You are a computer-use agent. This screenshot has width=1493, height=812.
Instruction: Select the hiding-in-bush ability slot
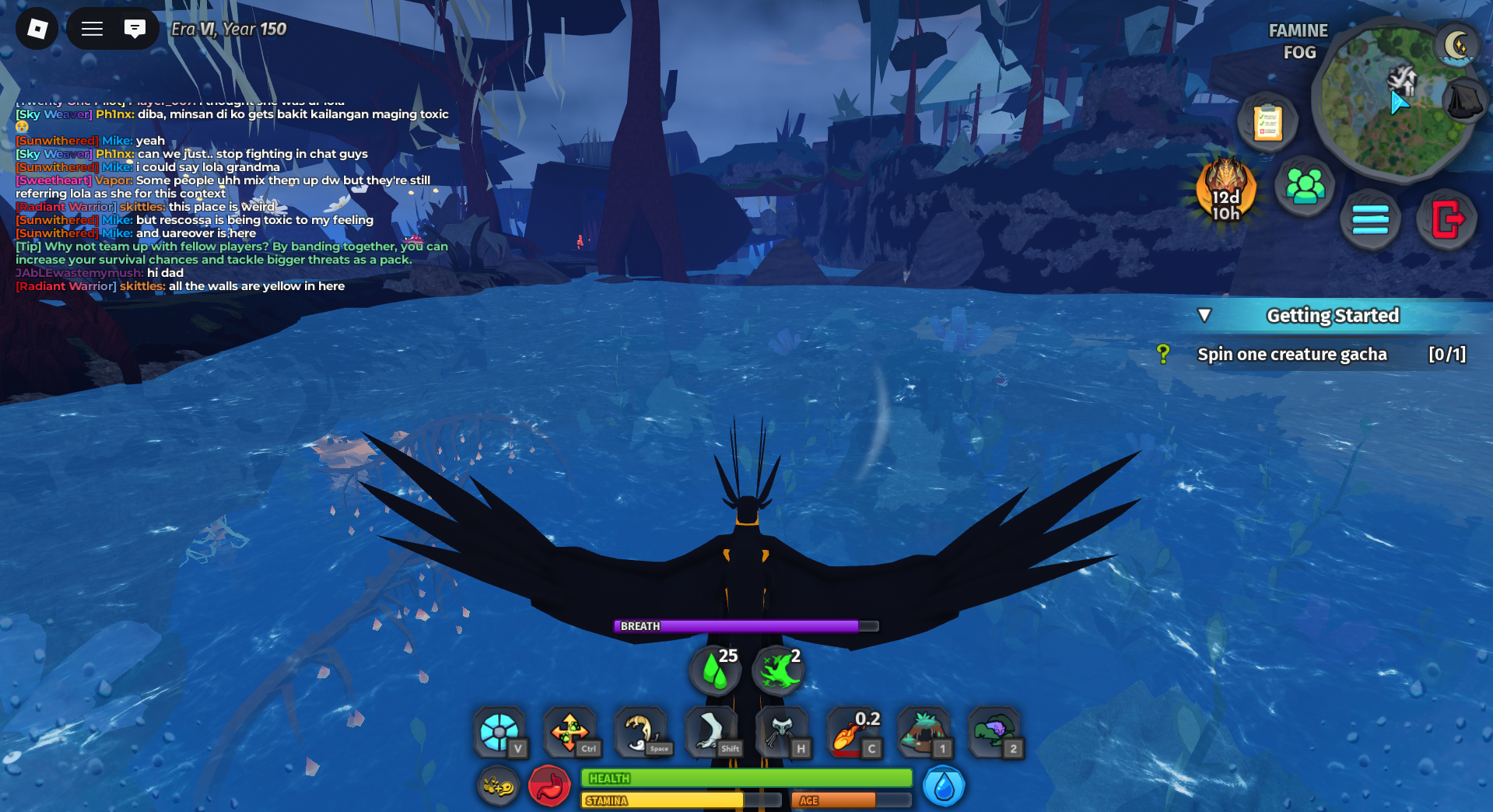[994, 732]
